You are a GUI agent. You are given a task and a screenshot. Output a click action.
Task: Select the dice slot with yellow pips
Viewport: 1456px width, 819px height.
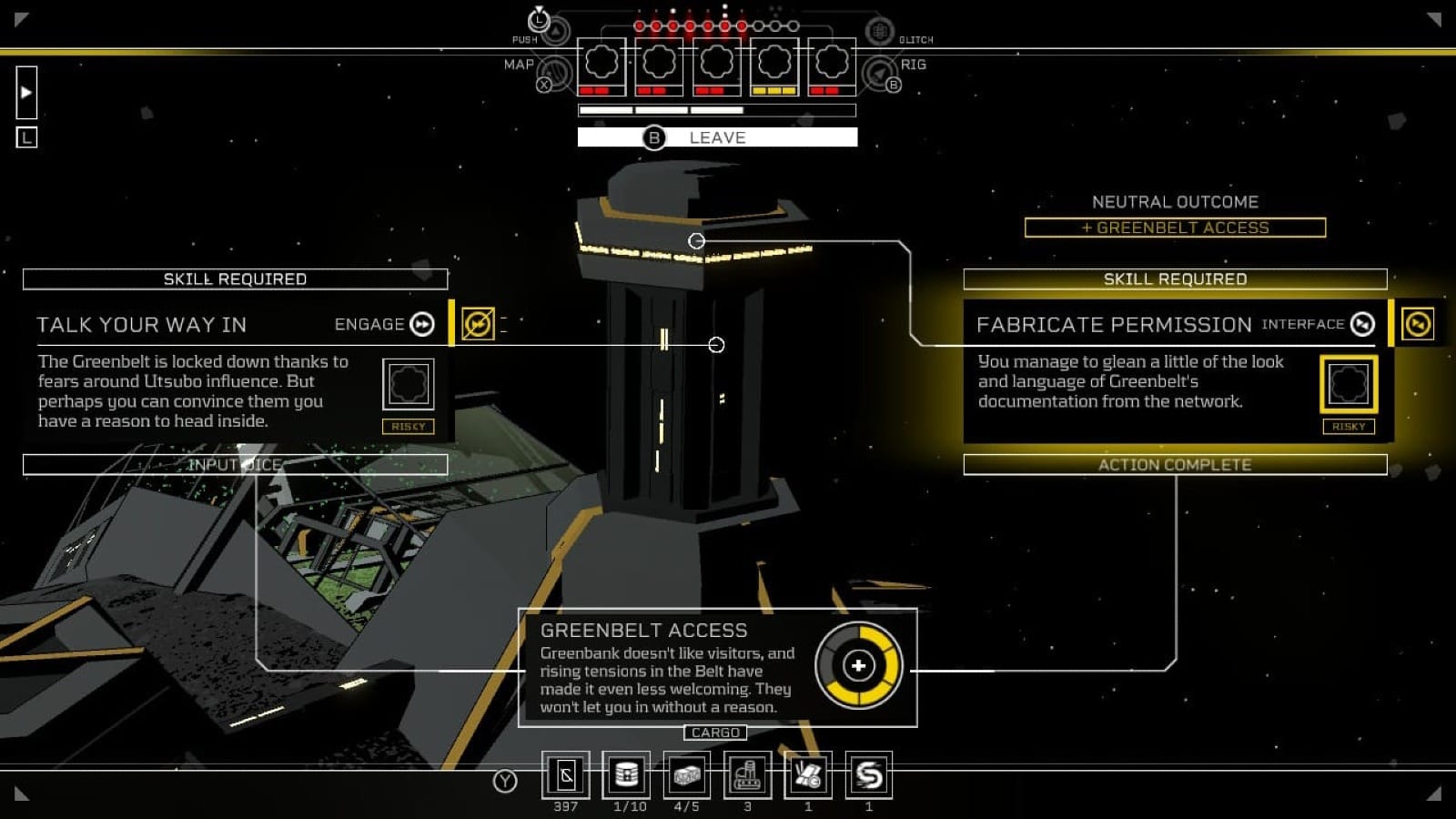(774, 66)
